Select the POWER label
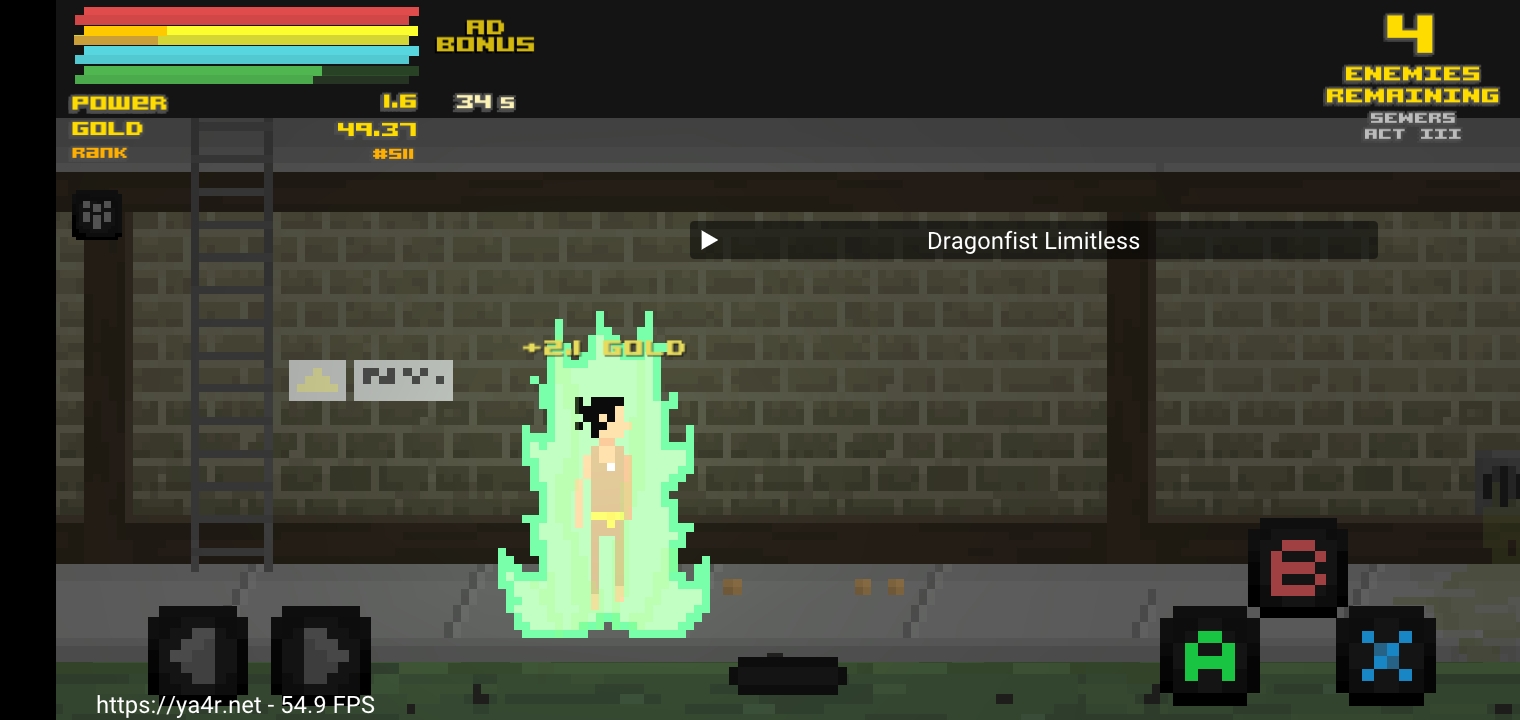The image size is (1520, 720). [x=119, y=102]
